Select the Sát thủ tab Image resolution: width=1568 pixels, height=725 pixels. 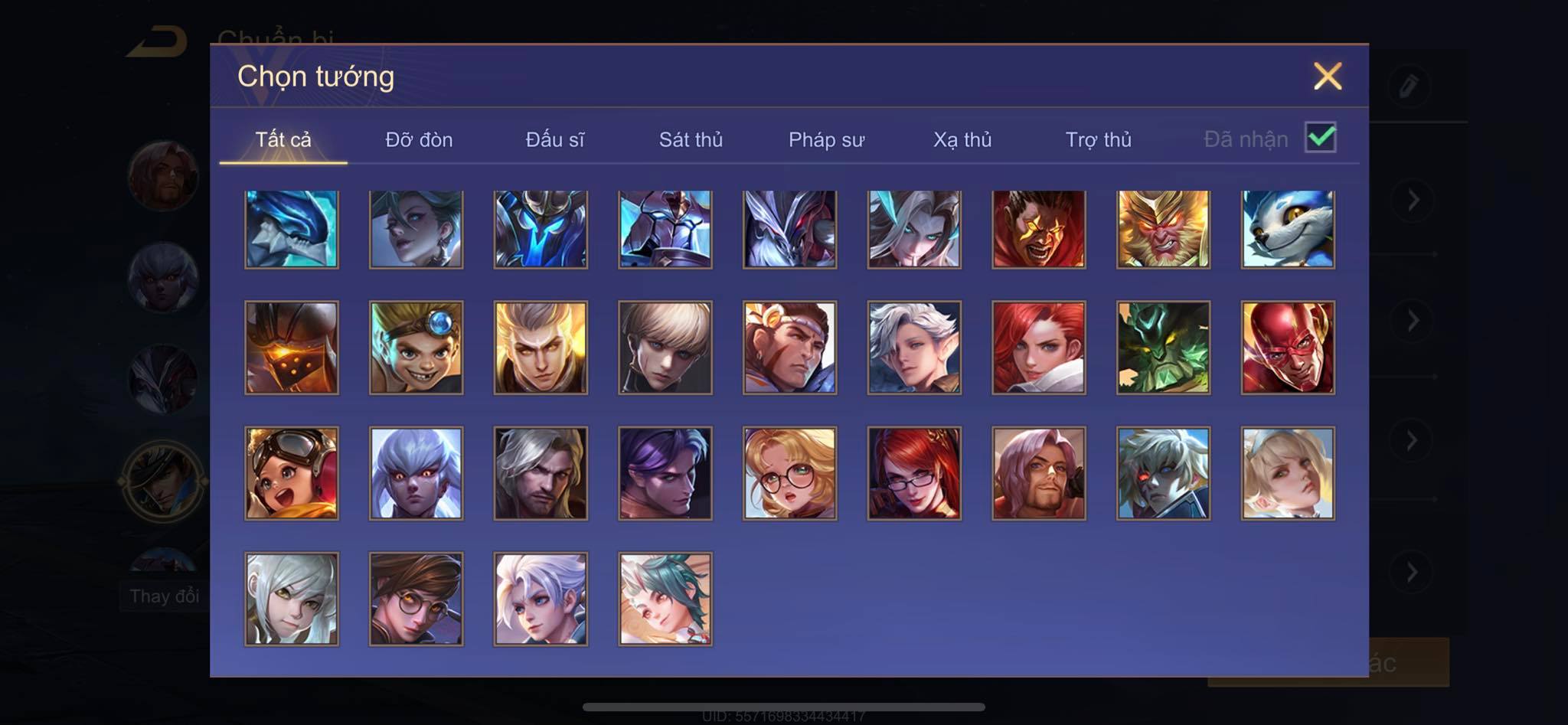[691, 139]
